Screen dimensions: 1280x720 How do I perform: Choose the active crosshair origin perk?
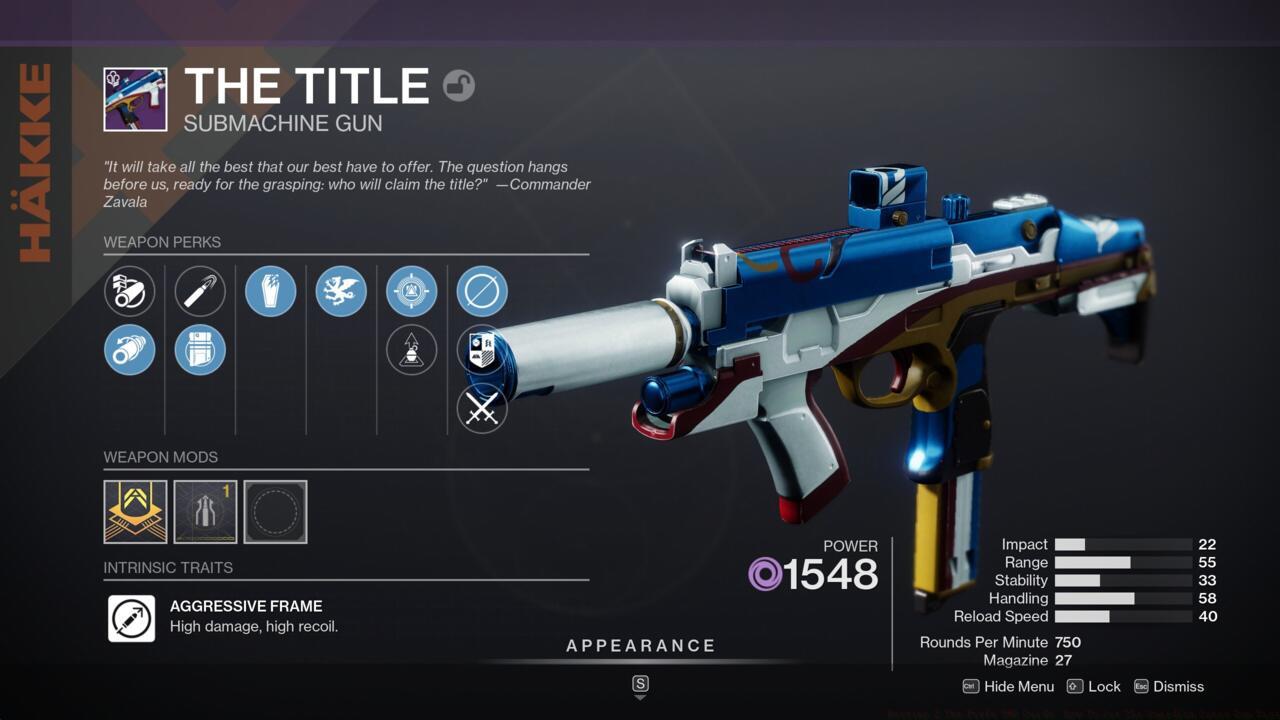[x=412, y=291]
